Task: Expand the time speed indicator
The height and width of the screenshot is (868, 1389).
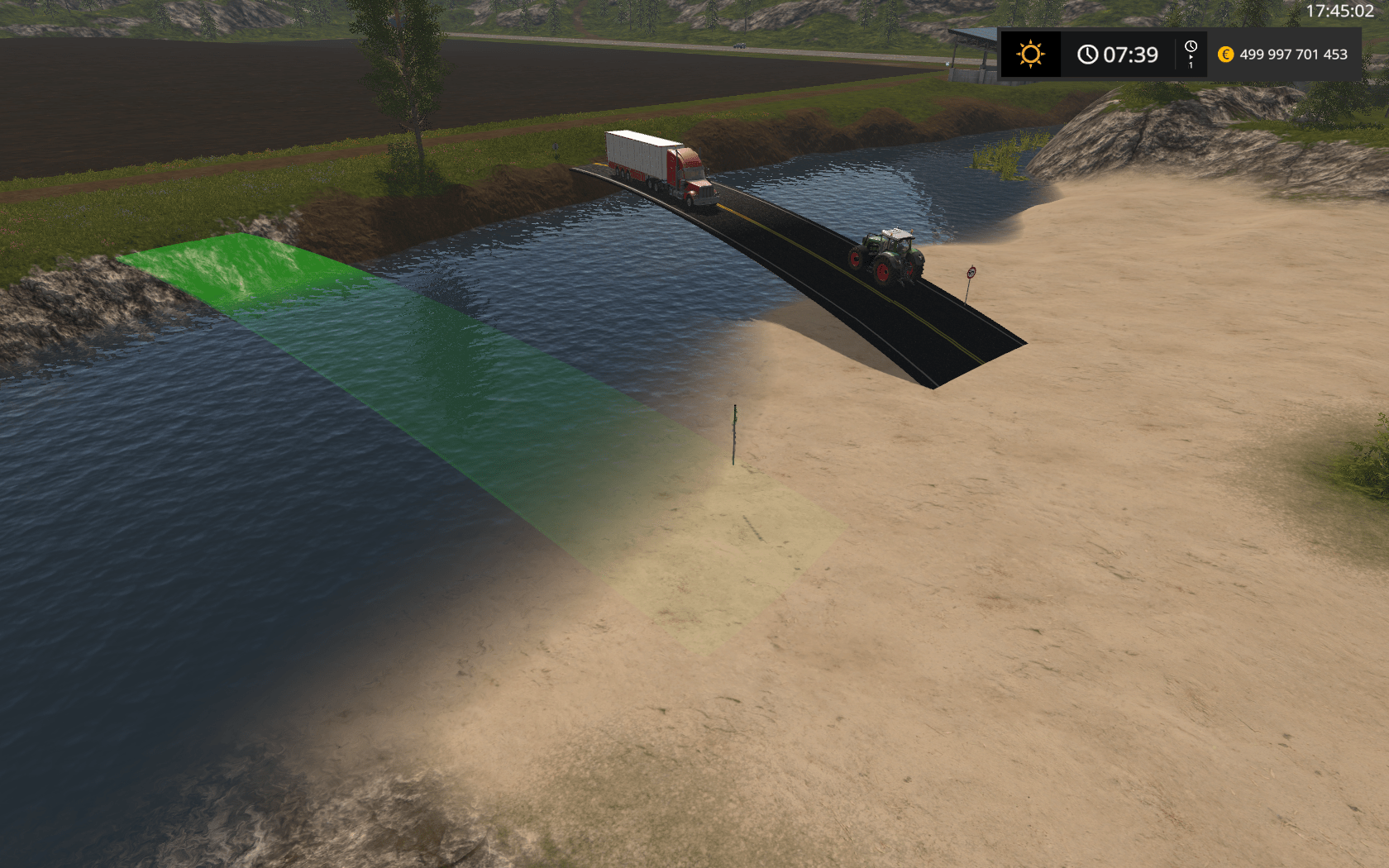Action: (x=1191, y=56)
